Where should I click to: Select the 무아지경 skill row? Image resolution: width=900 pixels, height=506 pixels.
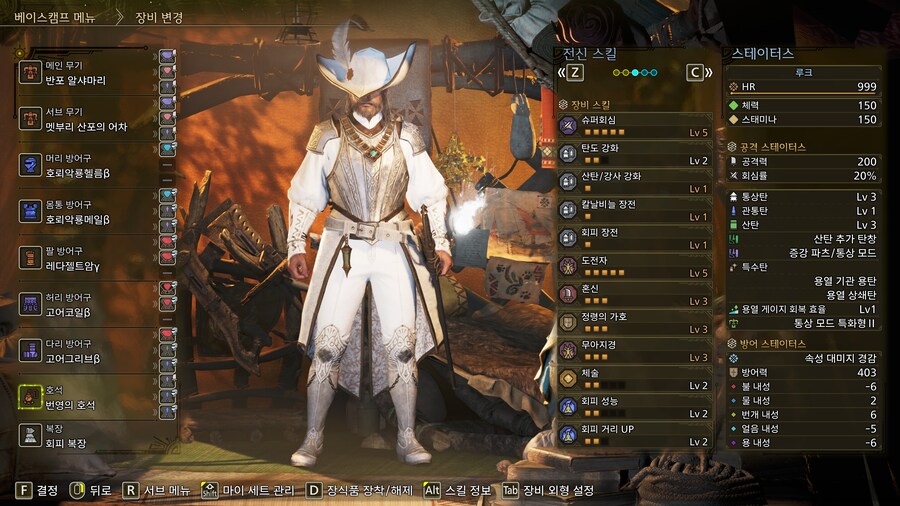[x=634, y=350]
